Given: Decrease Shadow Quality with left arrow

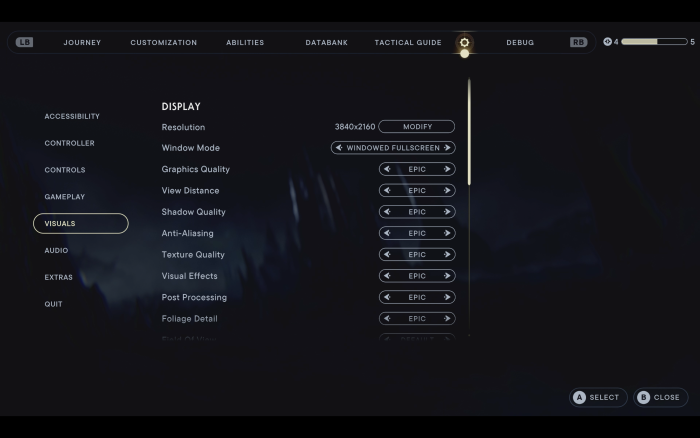Looking at the screenshot, I should [x=387, y=212].
